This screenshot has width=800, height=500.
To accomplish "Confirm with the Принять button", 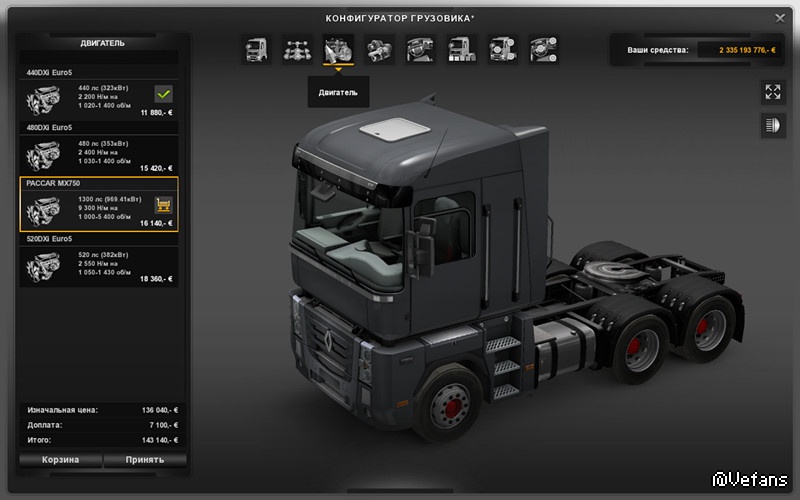I will coord(145,460).
